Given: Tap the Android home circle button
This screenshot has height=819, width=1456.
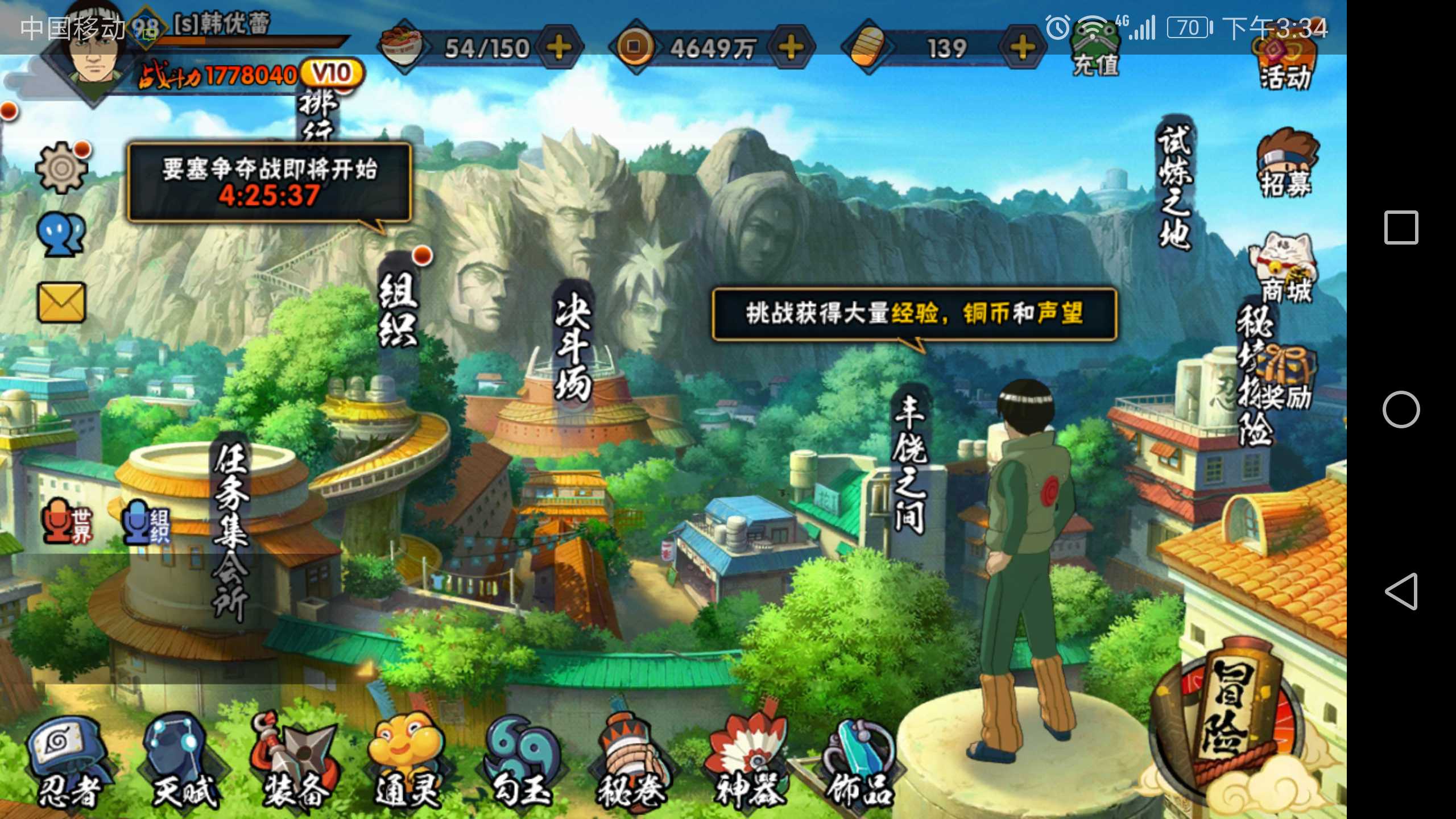Looking at the screenshot, I should (x=1401, y=409).
